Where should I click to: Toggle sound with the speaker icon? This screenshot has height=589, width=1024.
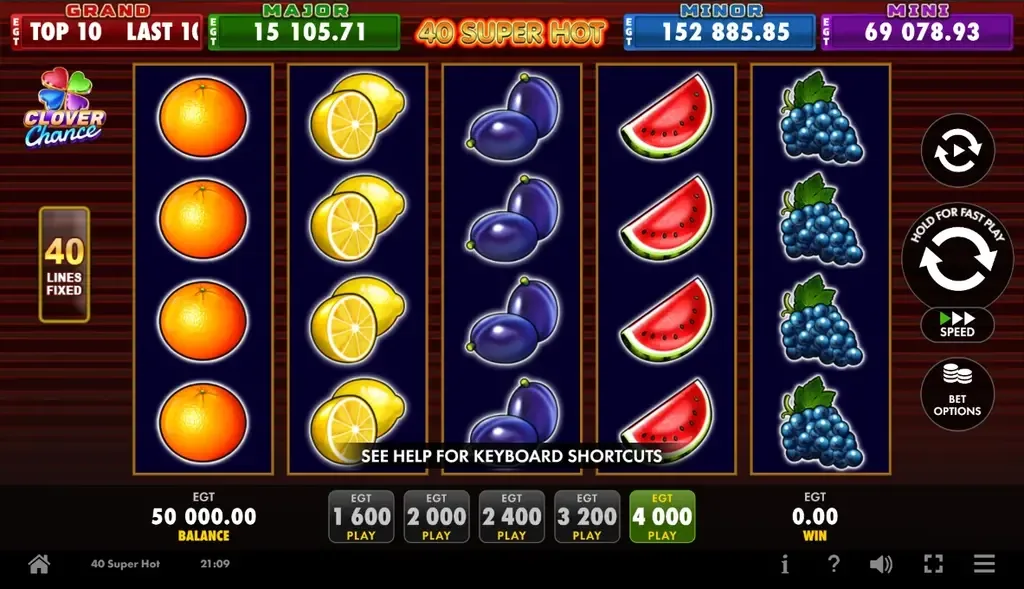(x=880, y=564)
